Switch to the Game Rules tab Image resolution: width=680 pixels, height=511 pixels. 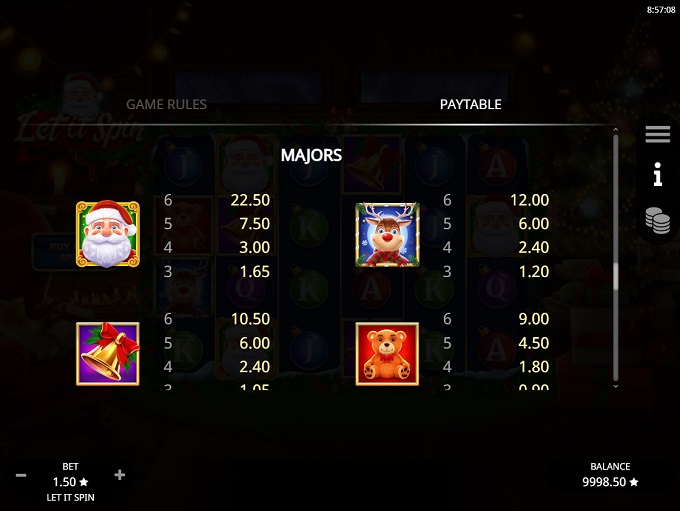tap(166, 104)
